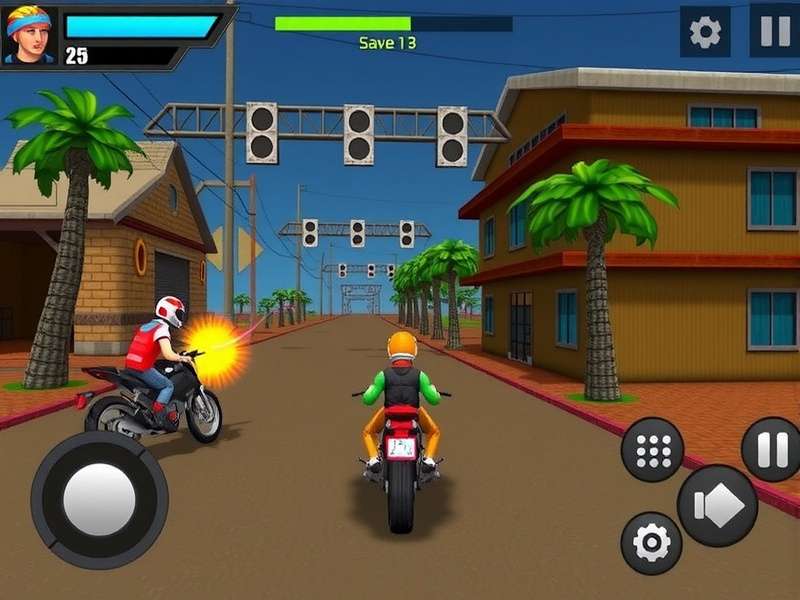Tap the virtual joystick thumb knob
Viewport: 800px width, 600px height.
[98, 499]
